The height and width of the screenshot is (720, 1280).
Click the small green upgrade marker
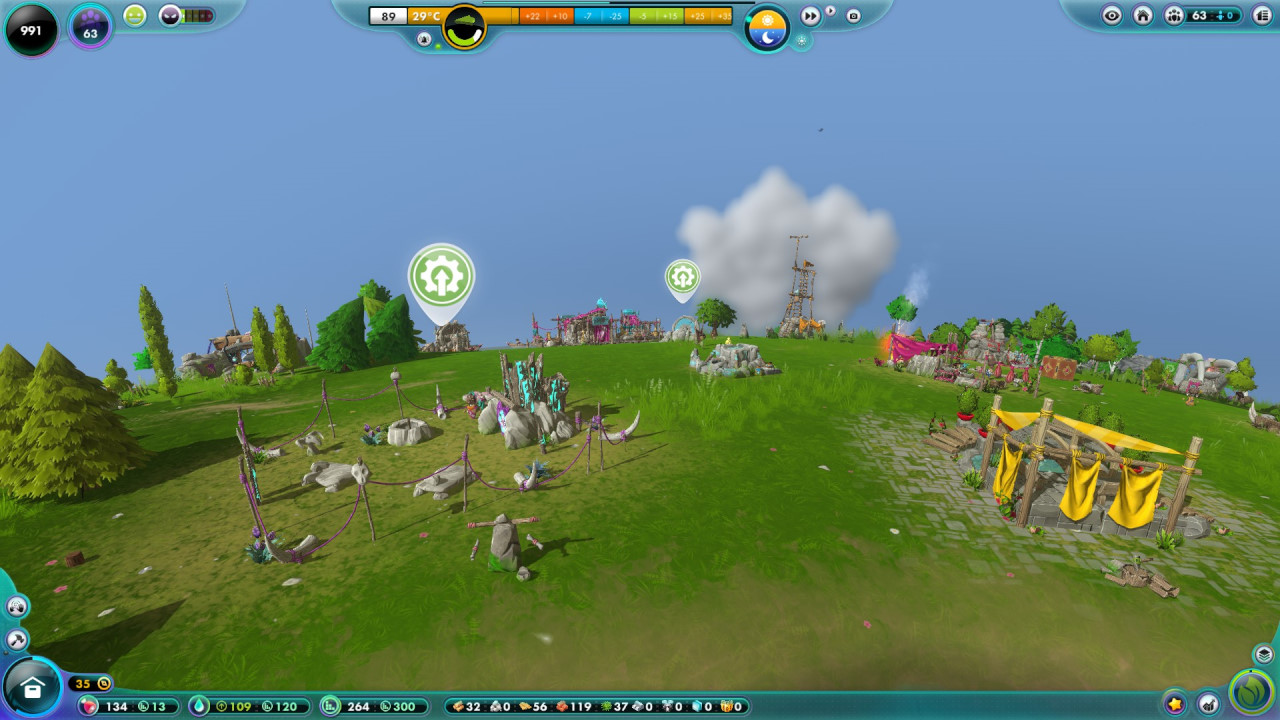point(682,276)
